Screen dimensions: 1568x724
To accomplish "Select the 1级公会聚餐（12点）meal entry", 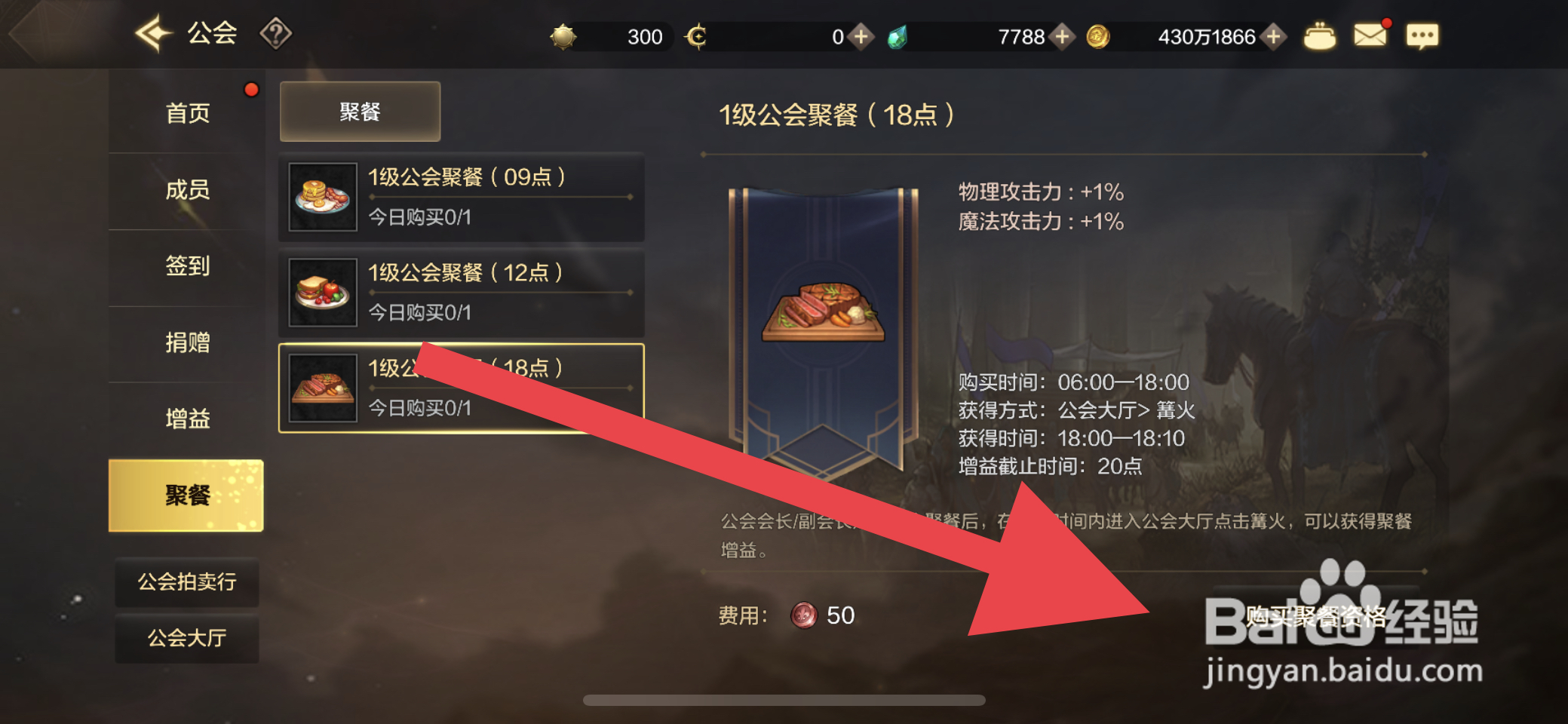I will pyautogui.click(x=462, y=293).
